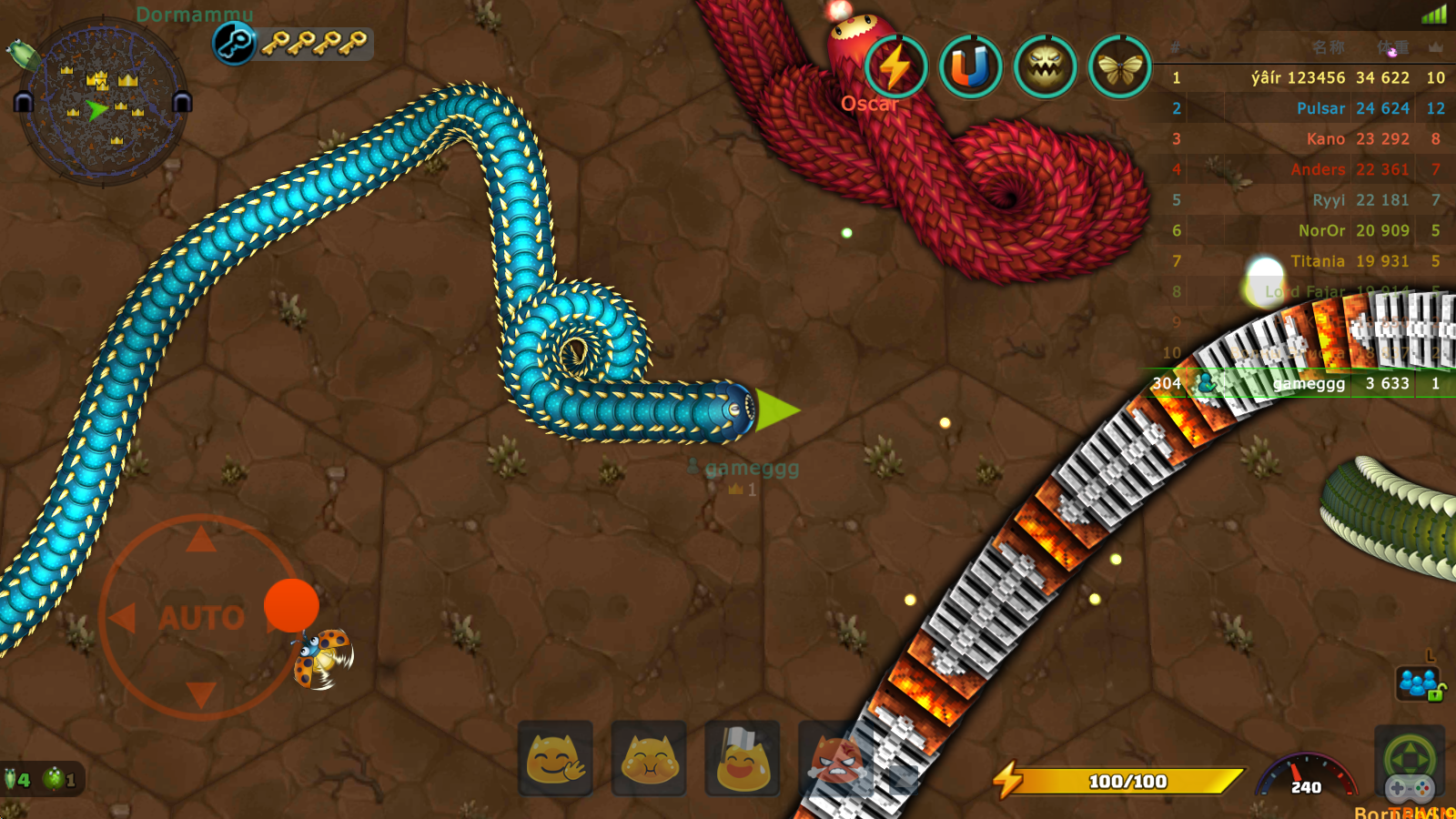Send the waving cat emote
This screenshot has height=819, width=1456.
[555, 759]
